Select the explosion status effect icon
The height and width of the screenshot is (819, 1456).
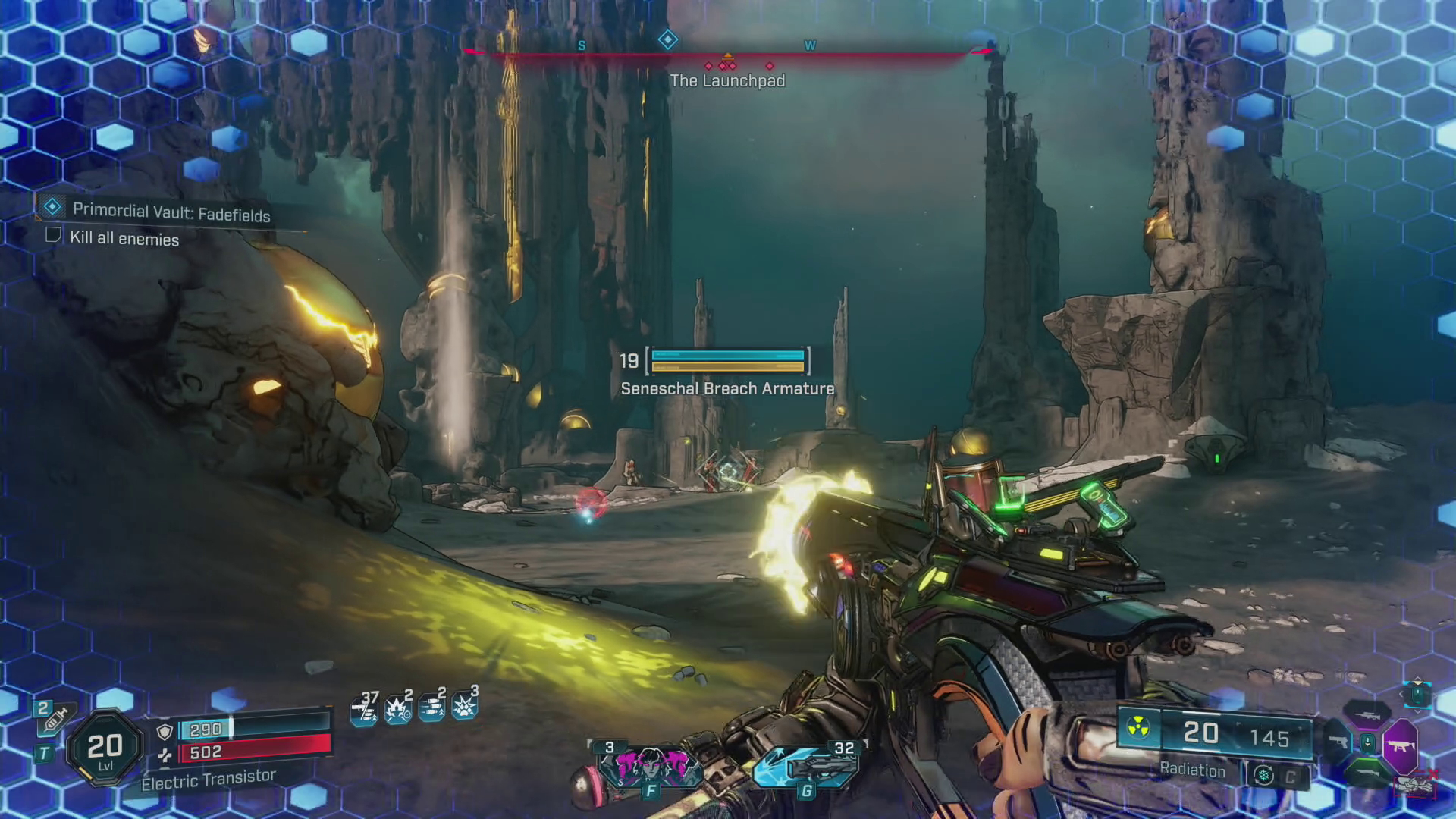coord(397,710)
